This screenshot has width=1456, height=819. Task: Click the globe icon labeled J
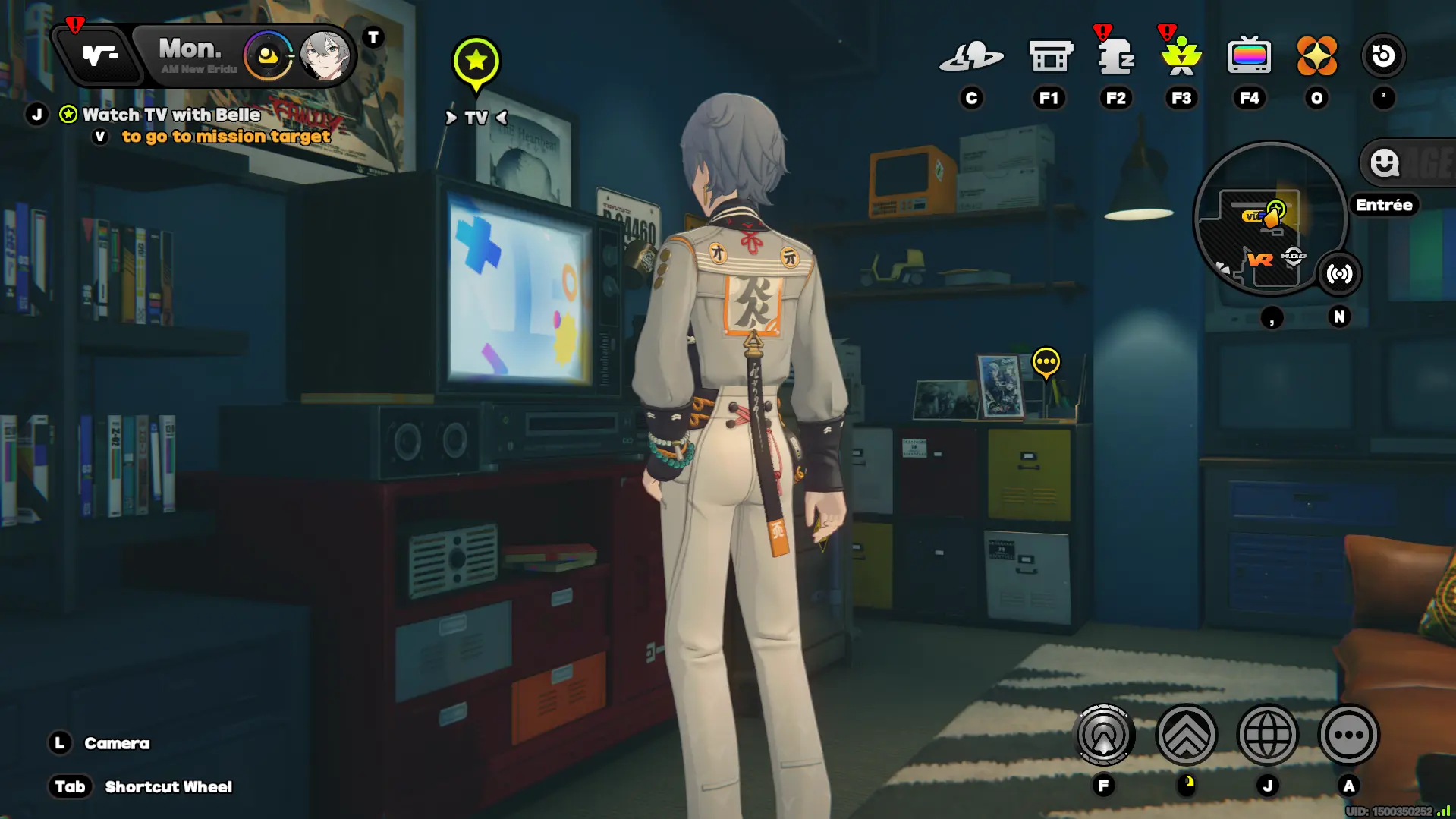tap(1267, 734)
